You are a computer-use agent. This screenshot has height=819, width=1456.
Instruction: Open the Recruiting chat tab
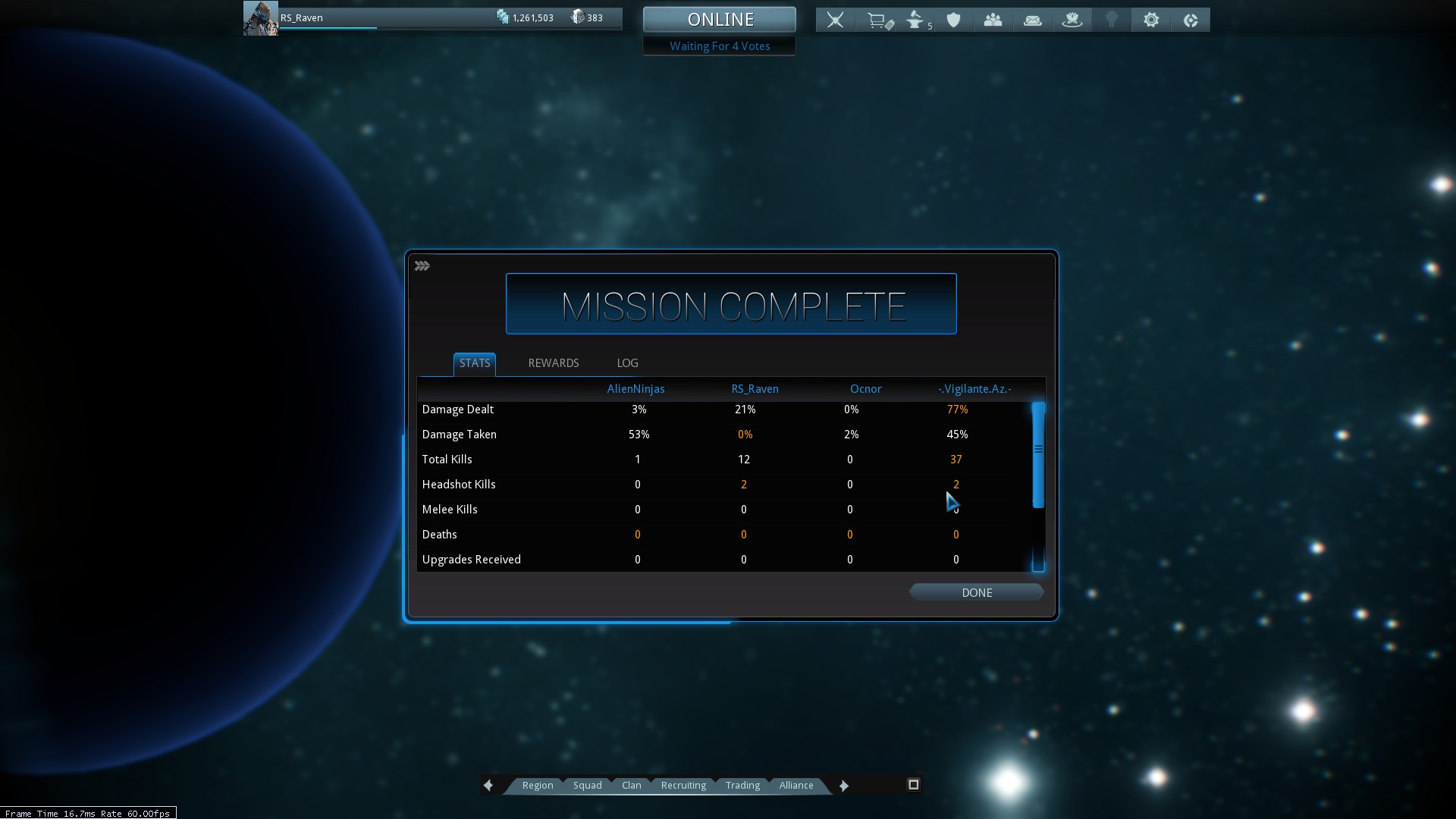click(683, 786)
